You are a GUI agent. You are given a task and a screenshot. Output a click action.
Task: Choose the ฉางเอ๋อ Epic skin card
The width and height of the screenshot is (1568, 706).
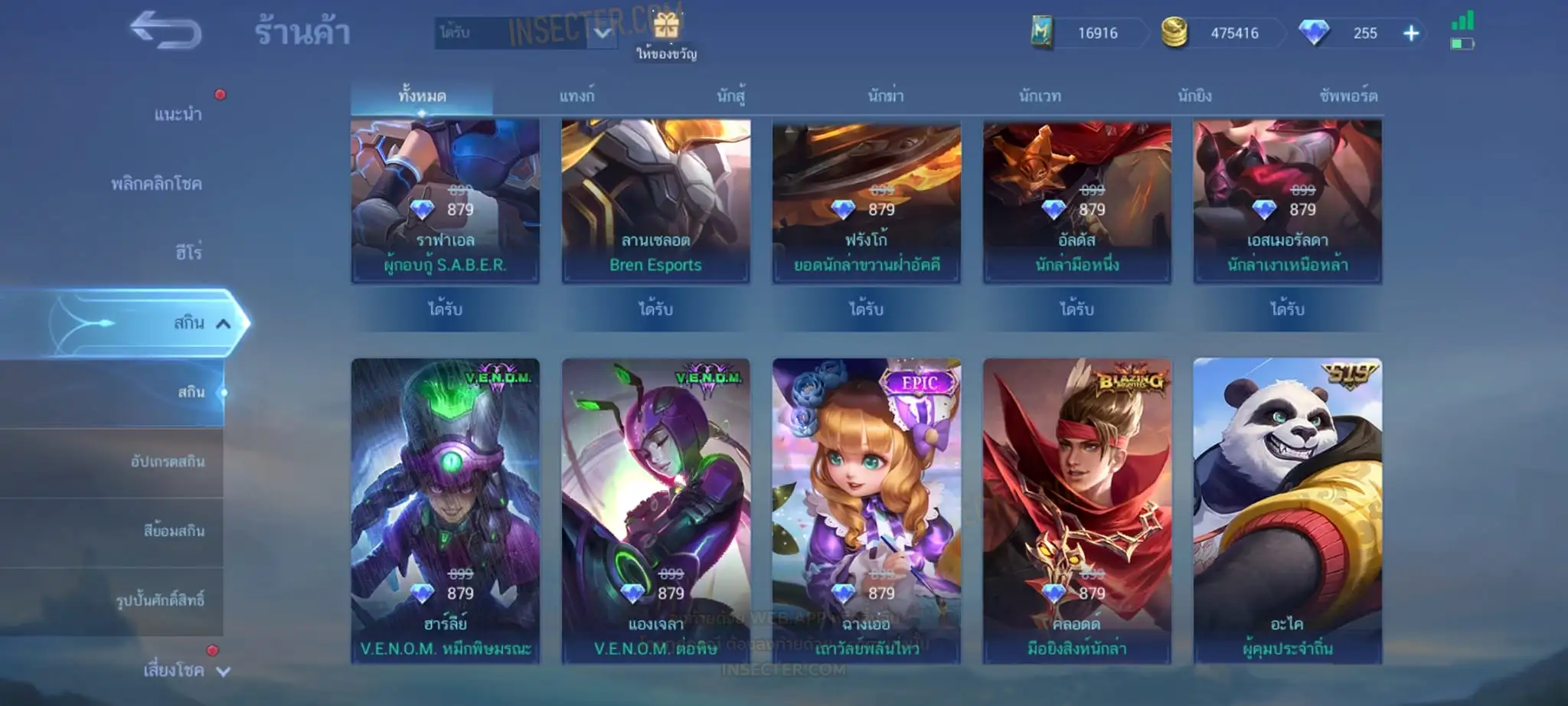click(x=866, y=509)
